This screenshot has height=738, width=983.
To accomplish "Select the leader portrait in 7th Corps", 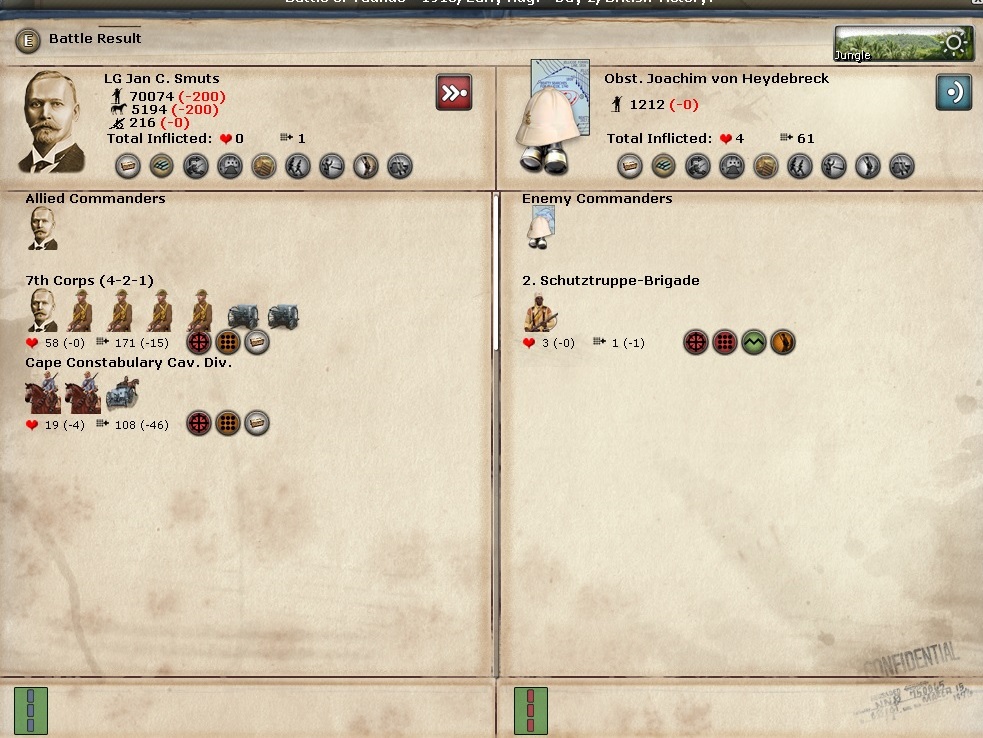I will click(43, 311).
